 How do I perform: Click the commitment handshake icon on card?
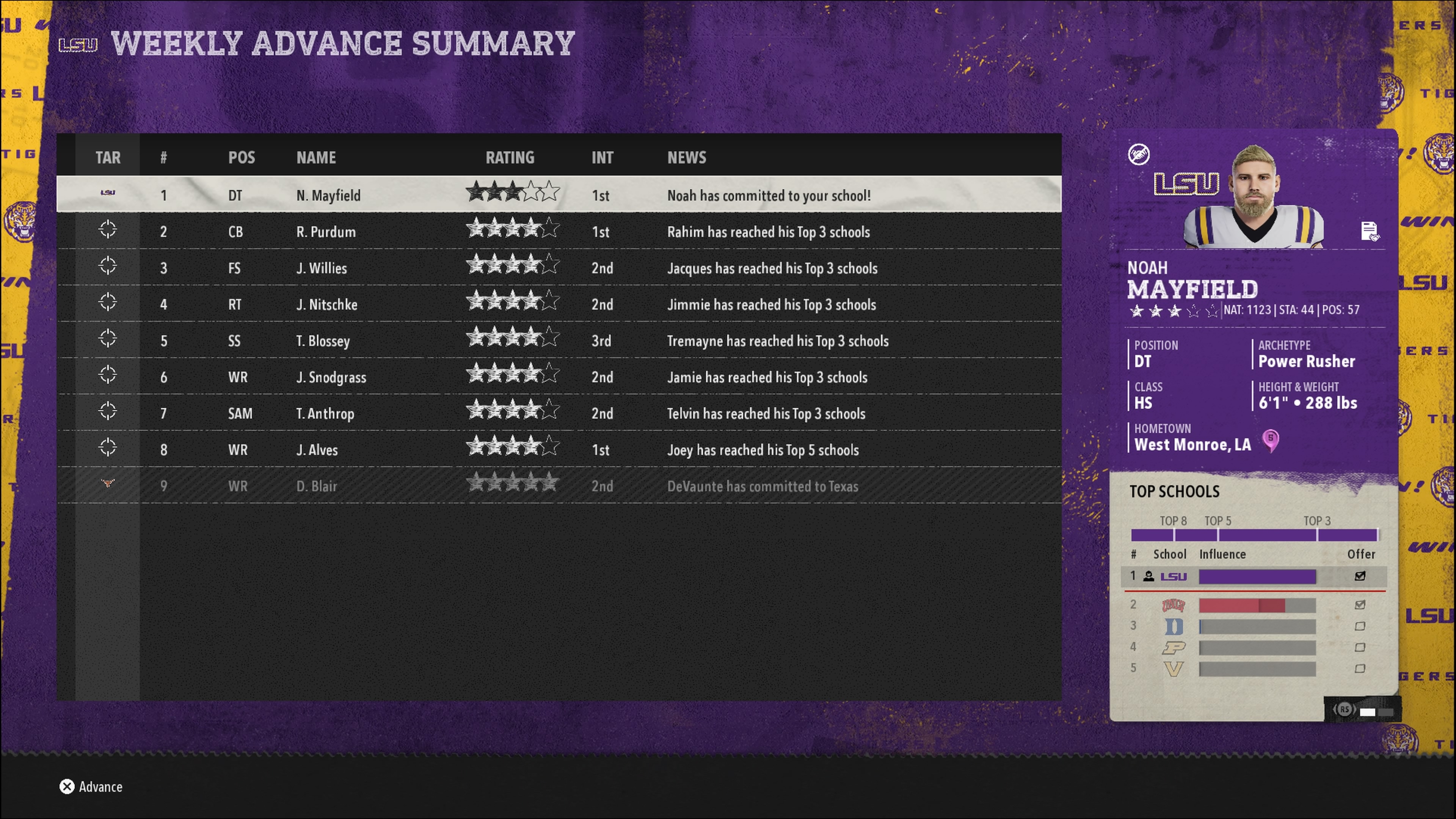(x=1139, y=154)
